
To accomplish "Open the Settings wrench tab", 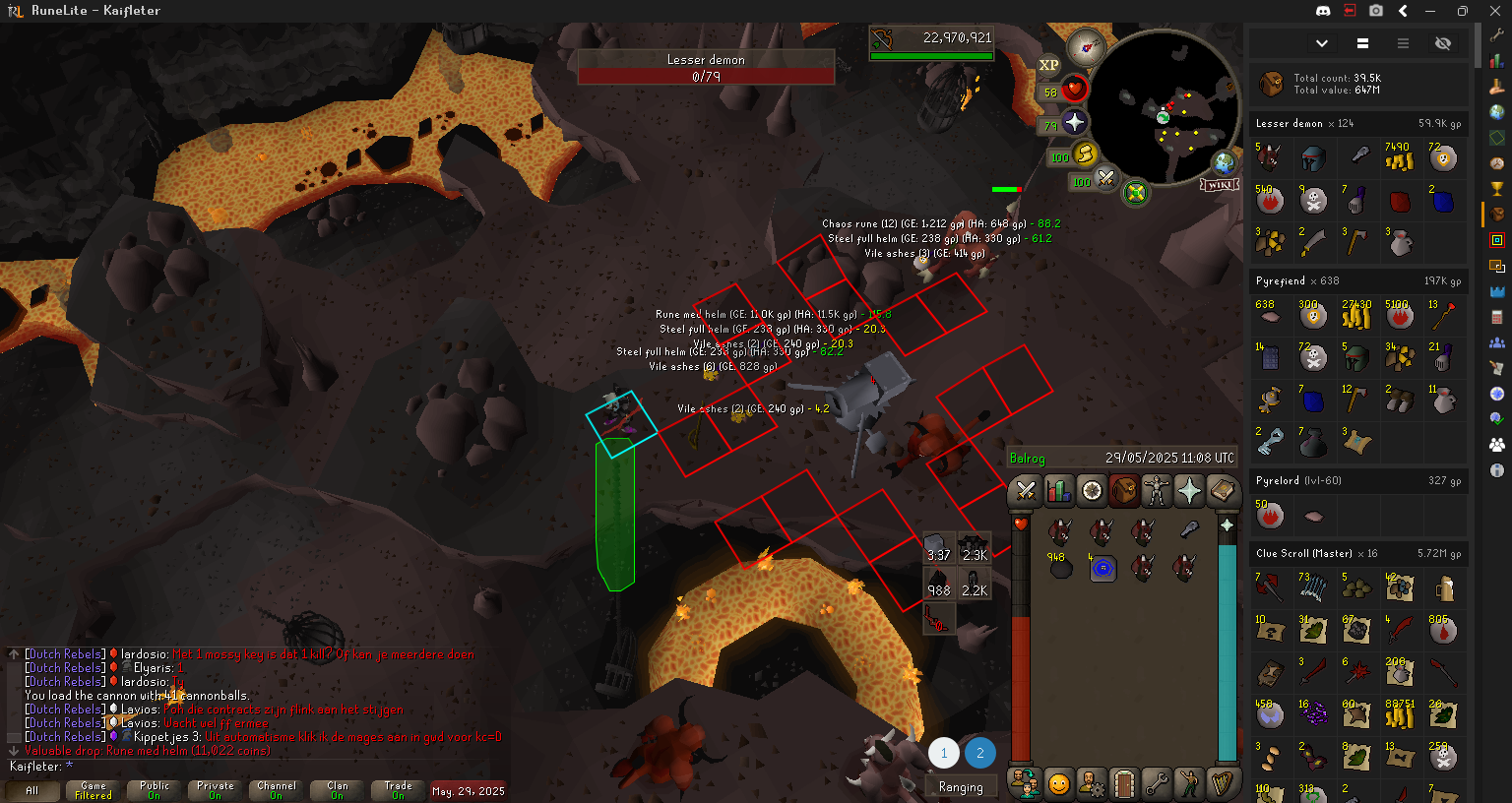I will (x=1157, y=784).
